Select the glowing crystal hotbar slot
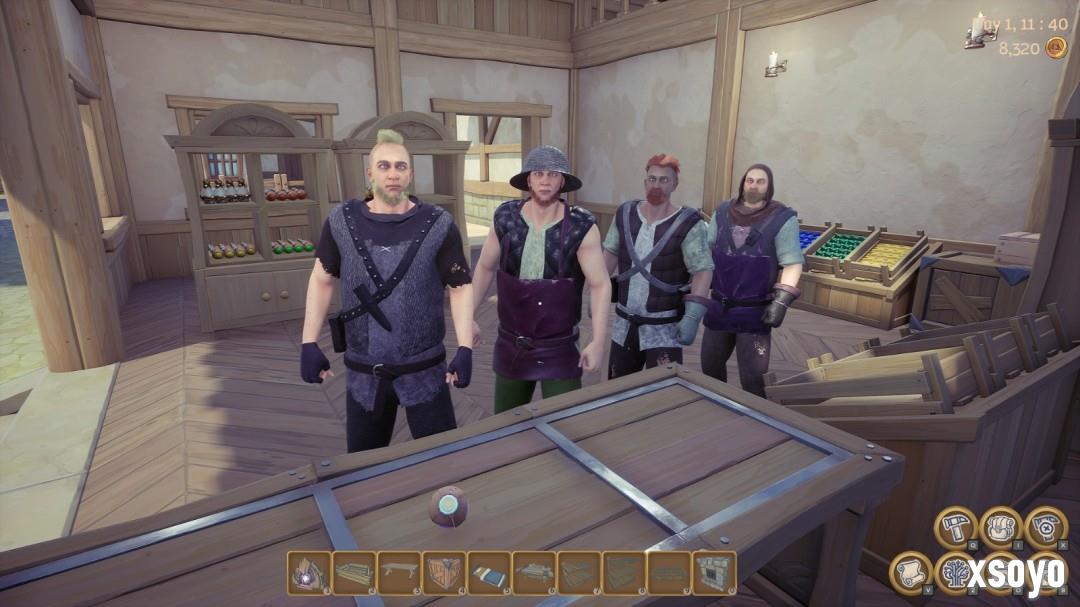This screenshot has width=1080, height=607. point(309,573)
